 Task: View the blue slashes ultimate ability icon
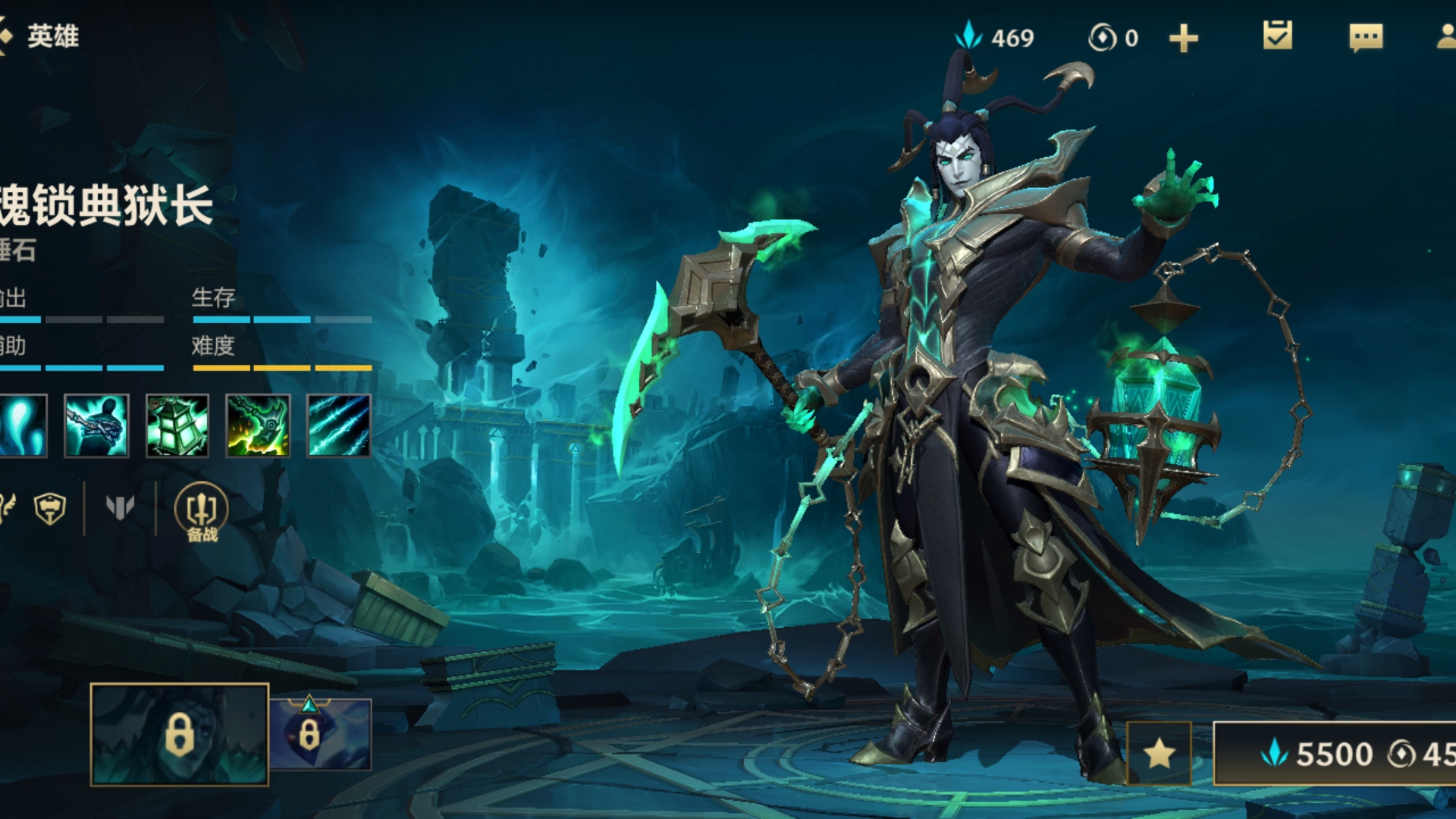(339, 425)
